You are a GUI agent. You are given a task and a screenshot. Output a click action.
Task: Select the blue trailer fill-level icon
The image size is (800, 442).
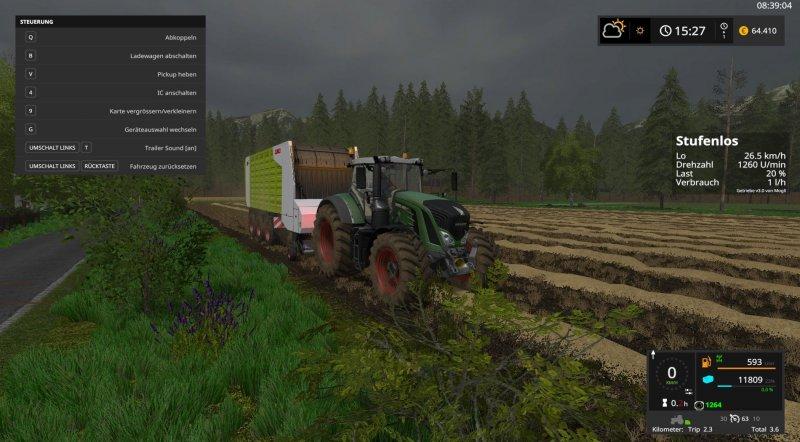[708, 380]
